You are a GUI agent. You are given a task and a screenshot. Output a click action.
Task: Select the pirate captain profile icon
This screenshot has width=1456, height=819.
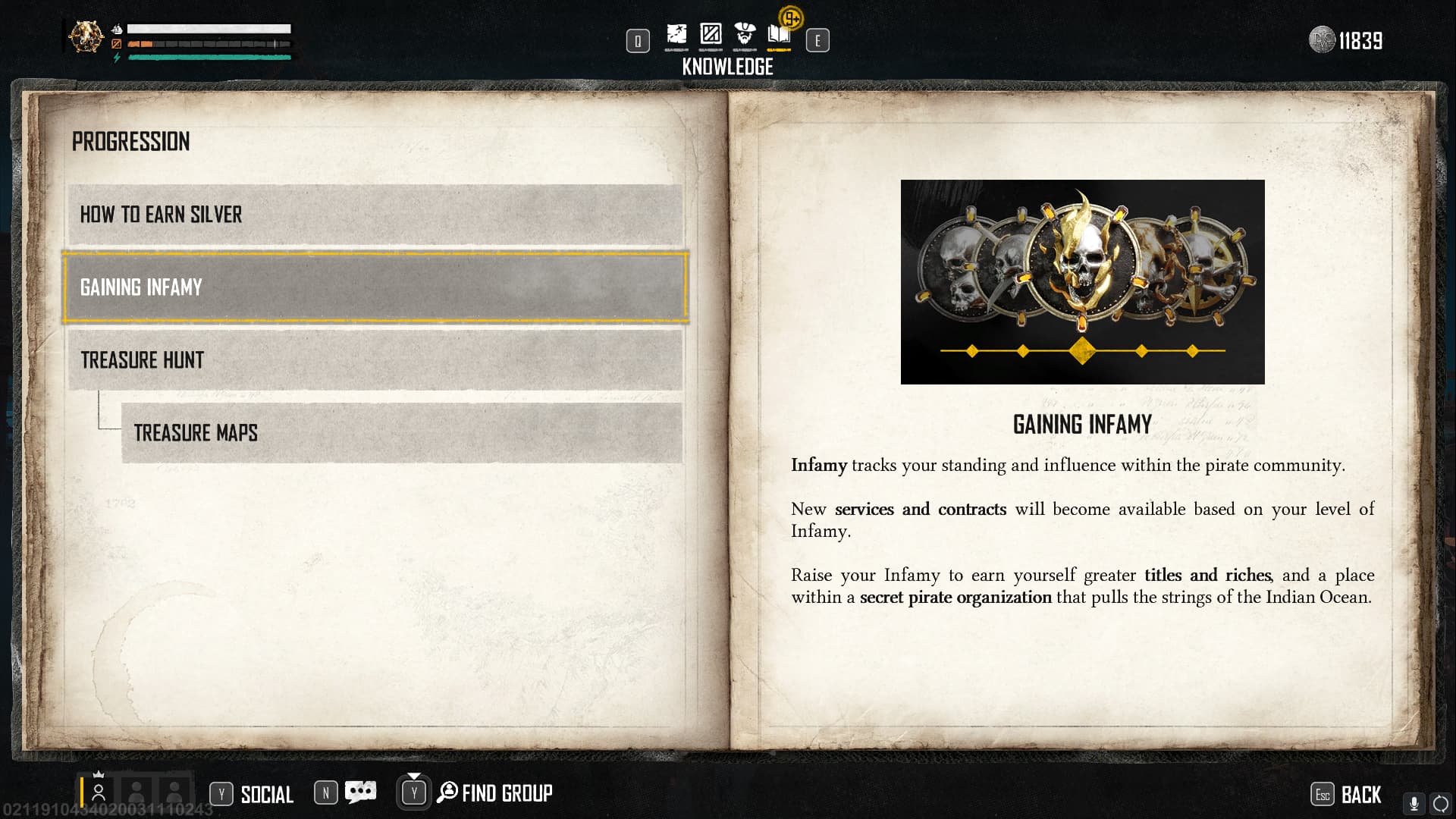coord(744,34)
